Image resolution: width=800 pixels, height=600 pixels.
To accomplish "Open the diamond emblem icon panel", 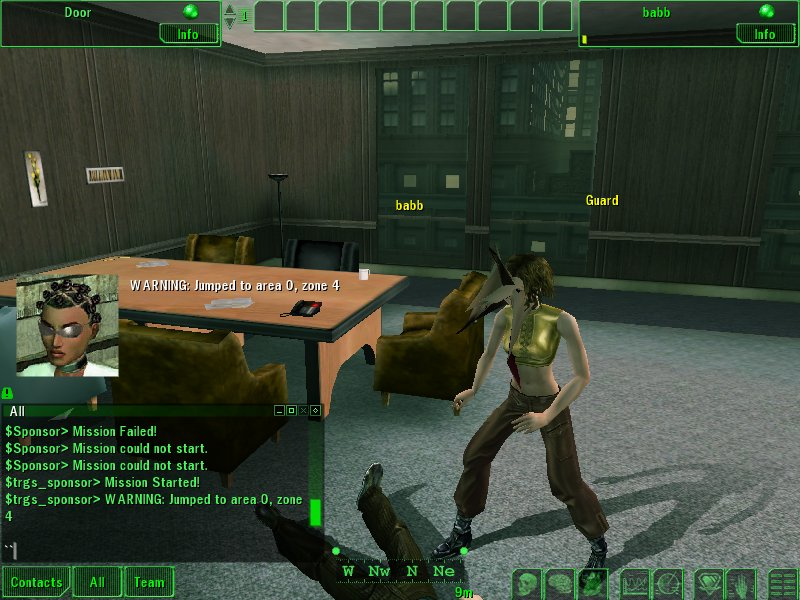I will point(710,583).
